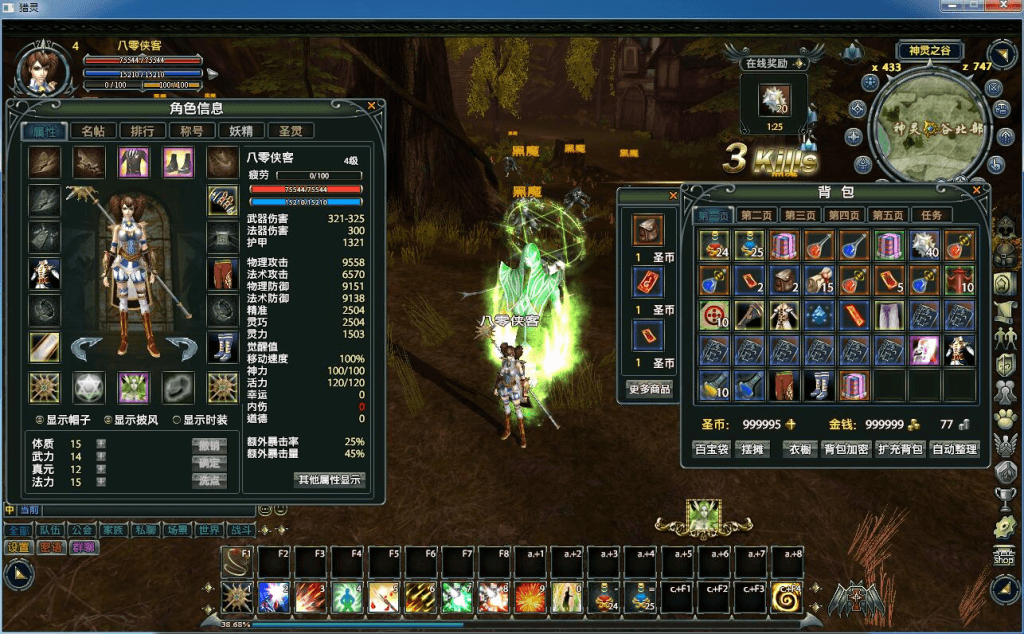Open the 百宝袋 treasure bag

click(x=712, y=449)
